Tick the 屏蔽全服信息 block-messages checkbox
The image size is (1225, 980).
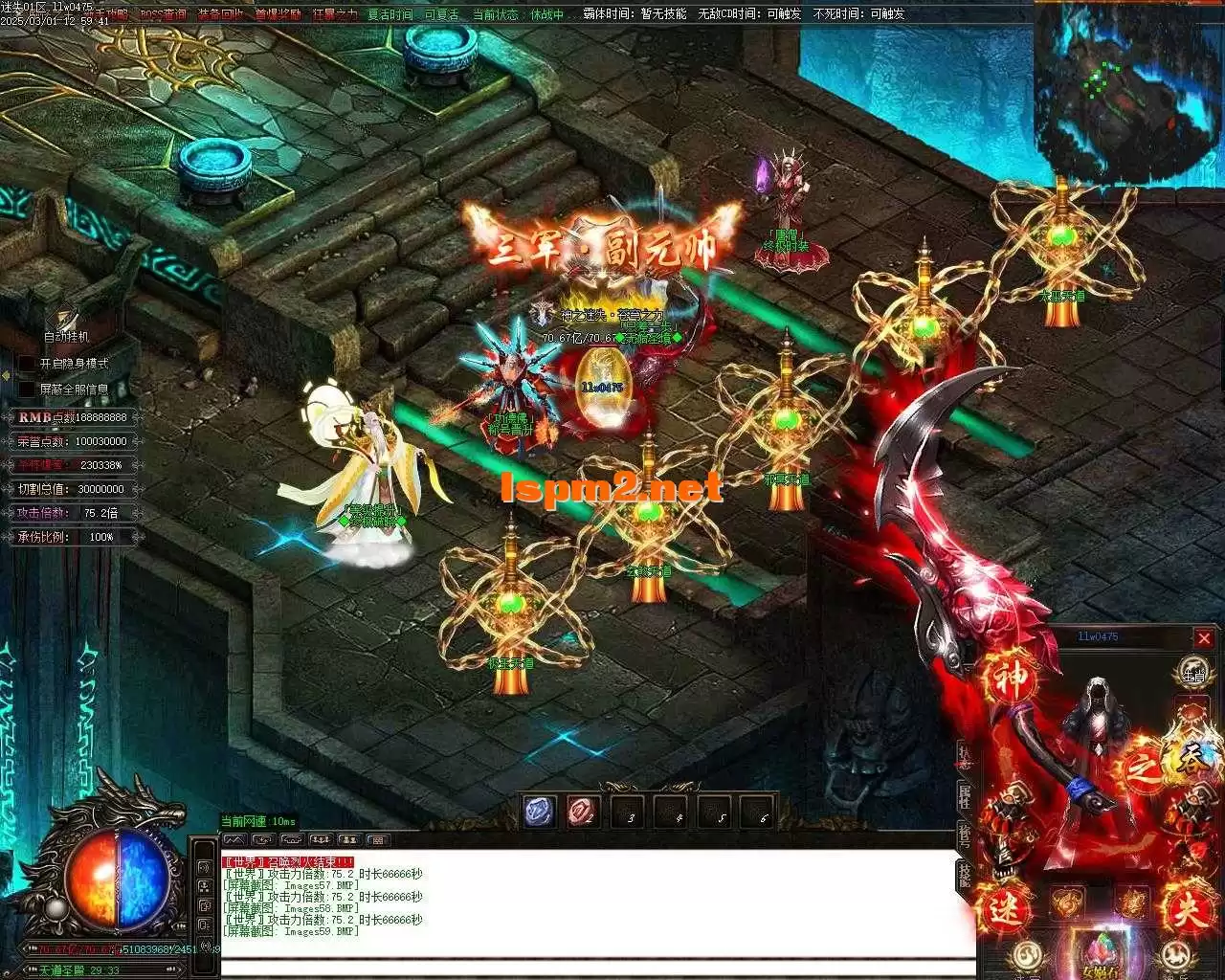(x=28, y=390)
